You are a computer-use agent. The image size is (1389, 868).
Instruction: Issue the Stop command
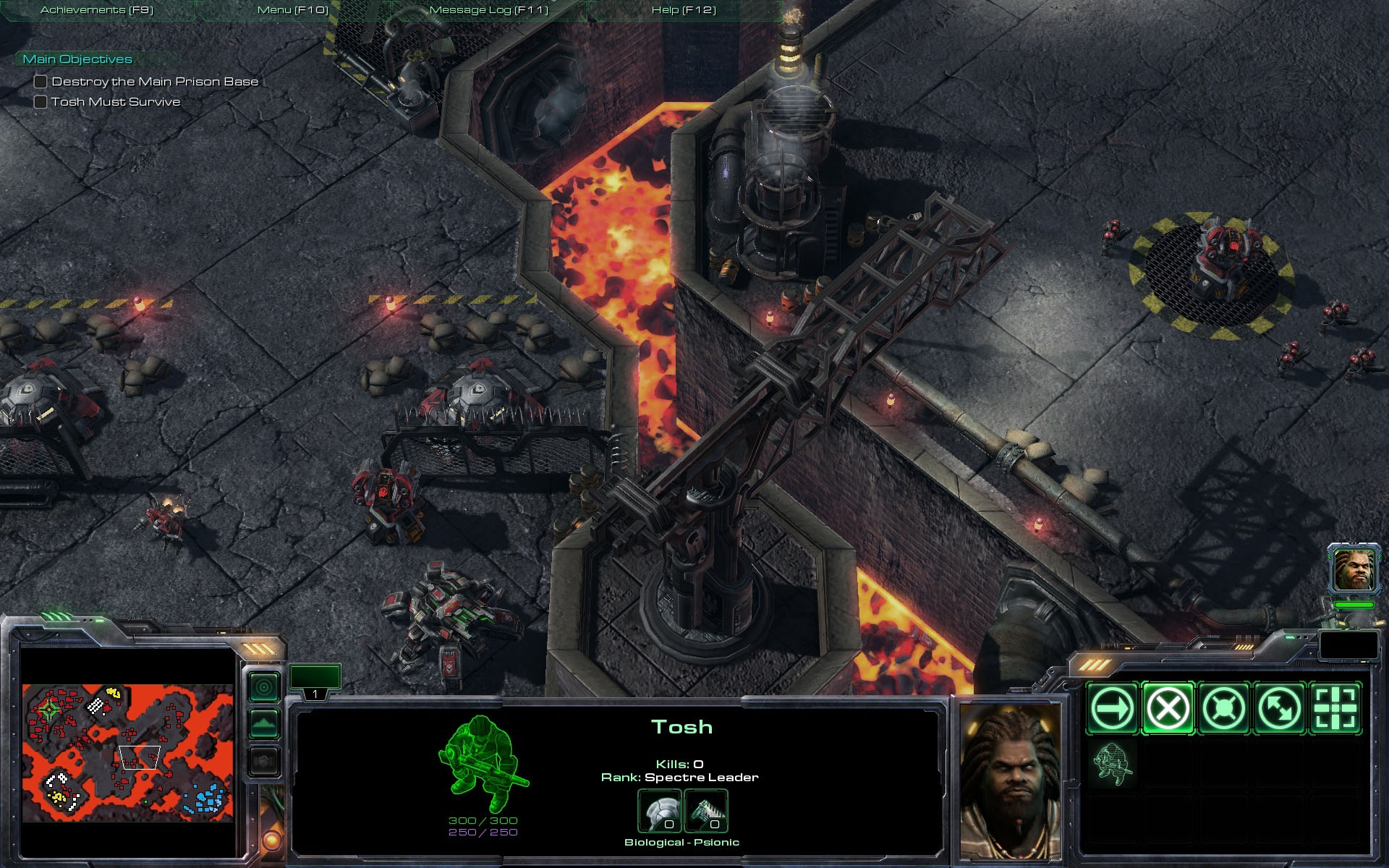point(1168,708)
